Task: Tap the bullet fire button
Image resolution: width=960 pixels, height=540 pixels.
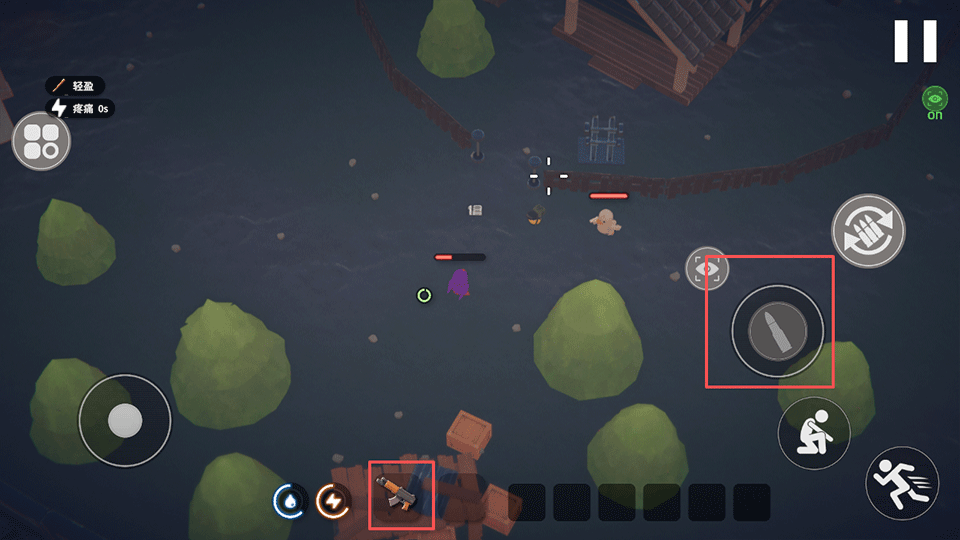Action: 777,331
